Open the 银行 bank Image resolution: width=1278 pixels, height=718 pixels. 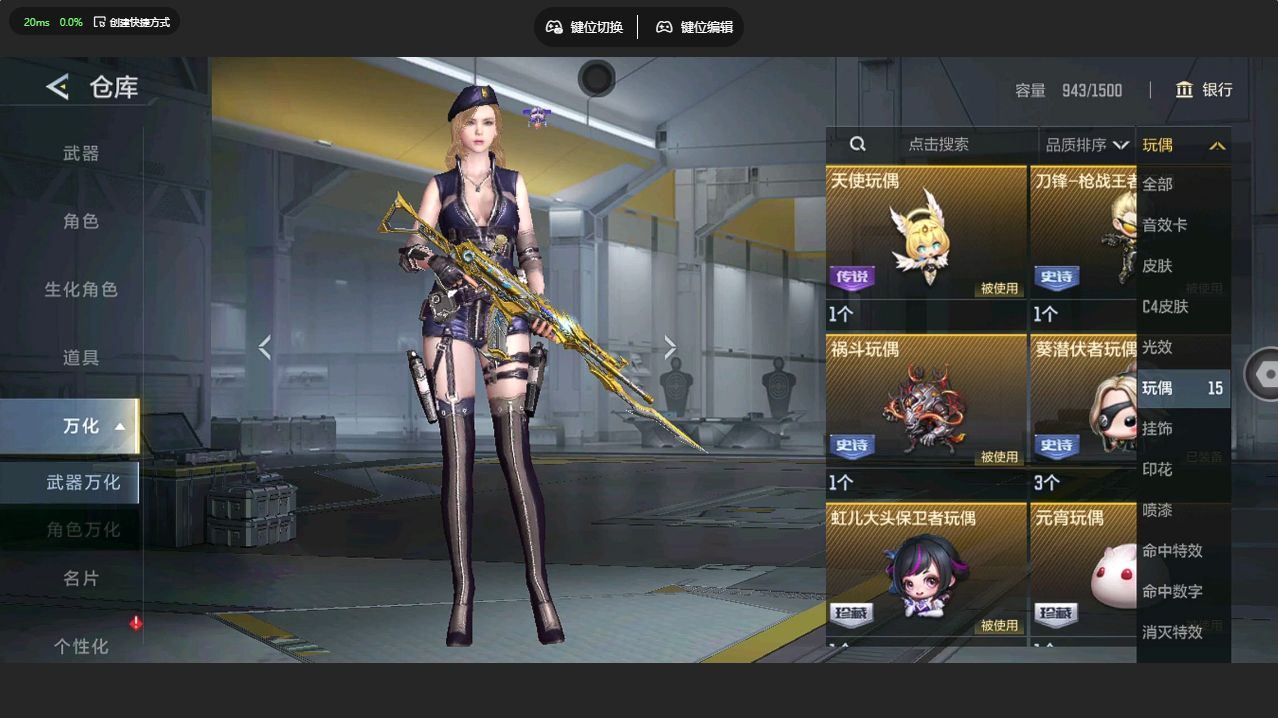[1204, 90]
